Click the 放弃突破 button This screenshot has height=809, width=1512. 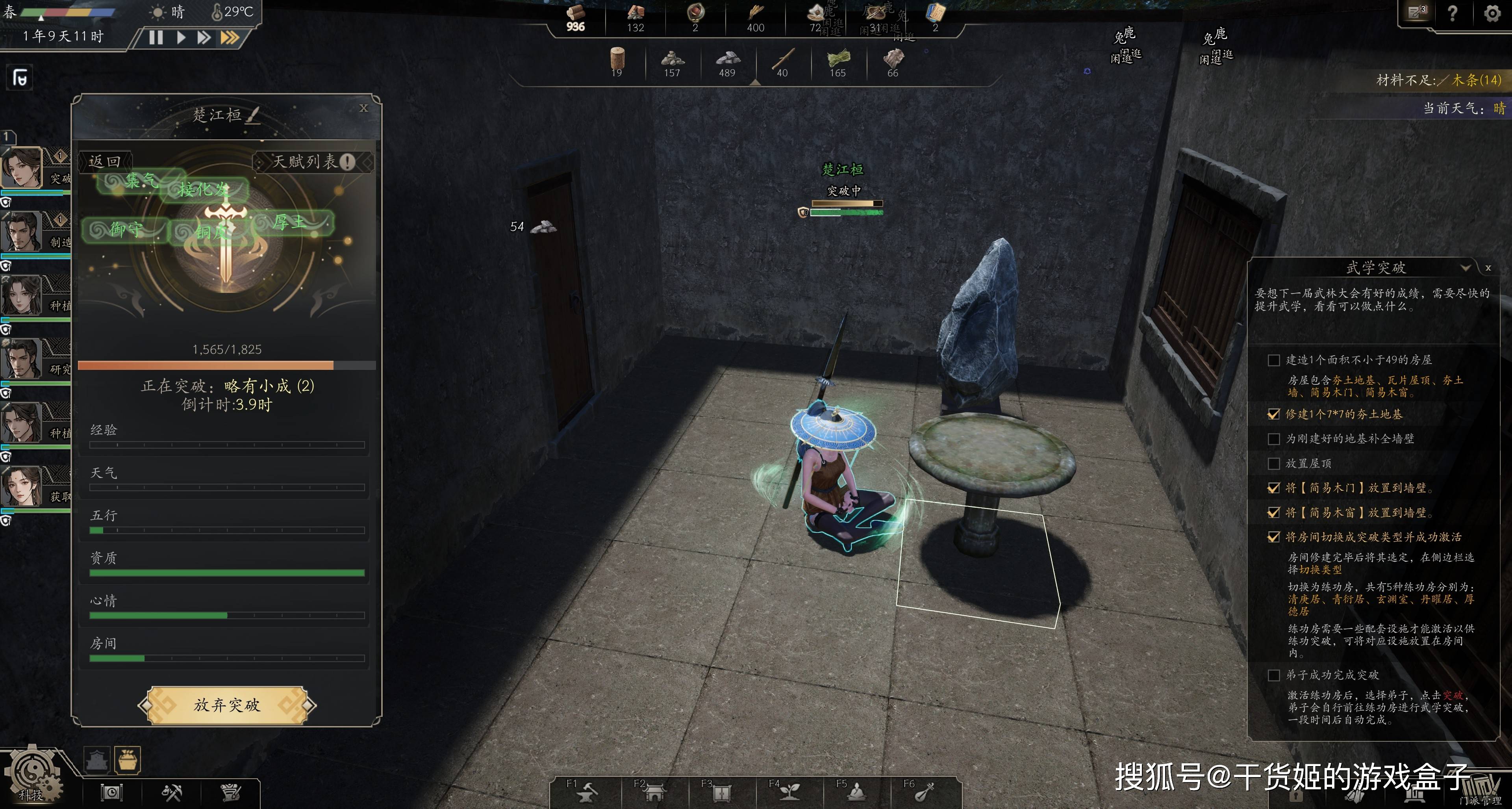click(226, 705)
